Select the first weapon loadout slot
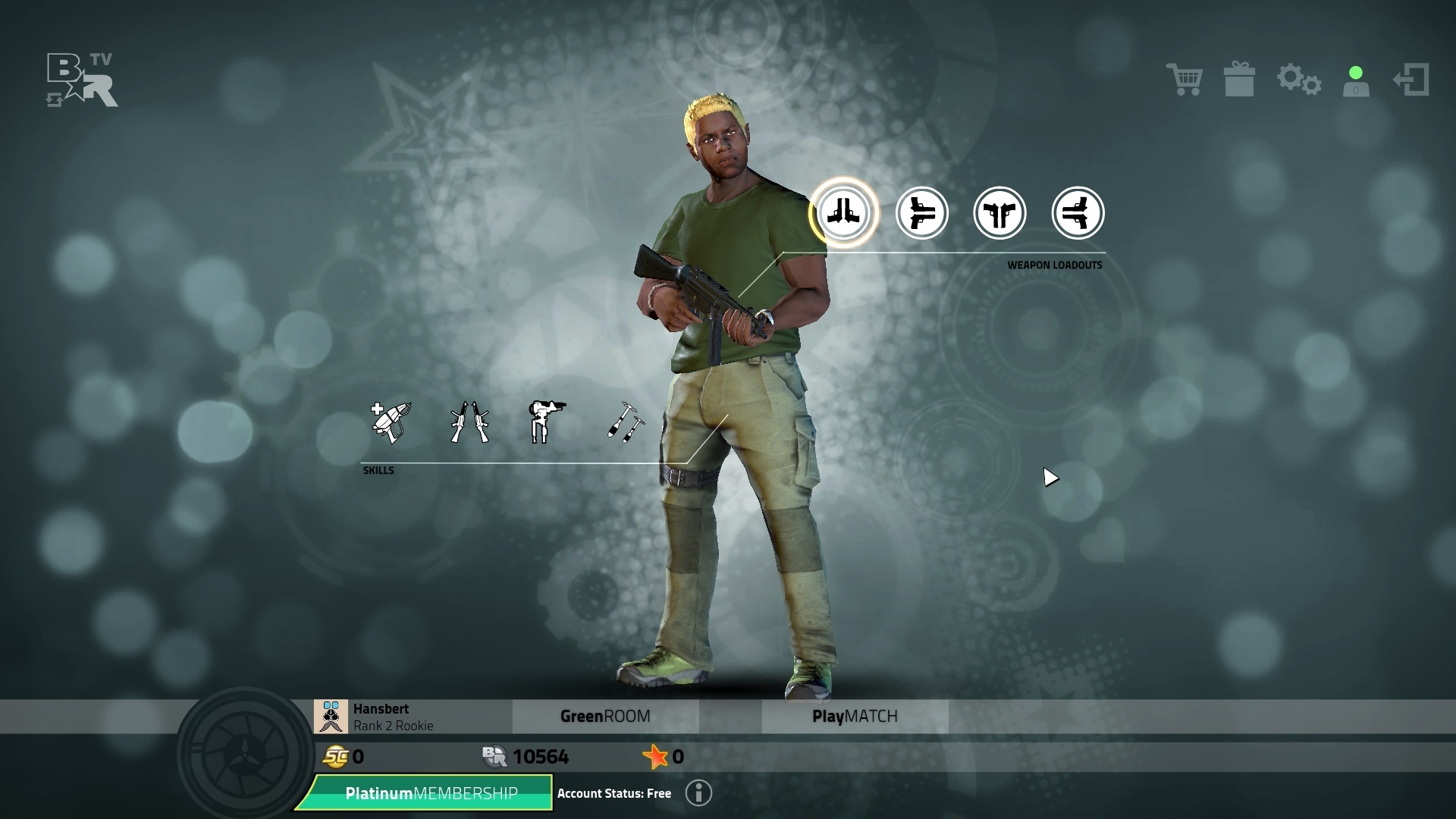Image resolution: width=1456 pixels, height=819 pixels. [x=844, y=213]
